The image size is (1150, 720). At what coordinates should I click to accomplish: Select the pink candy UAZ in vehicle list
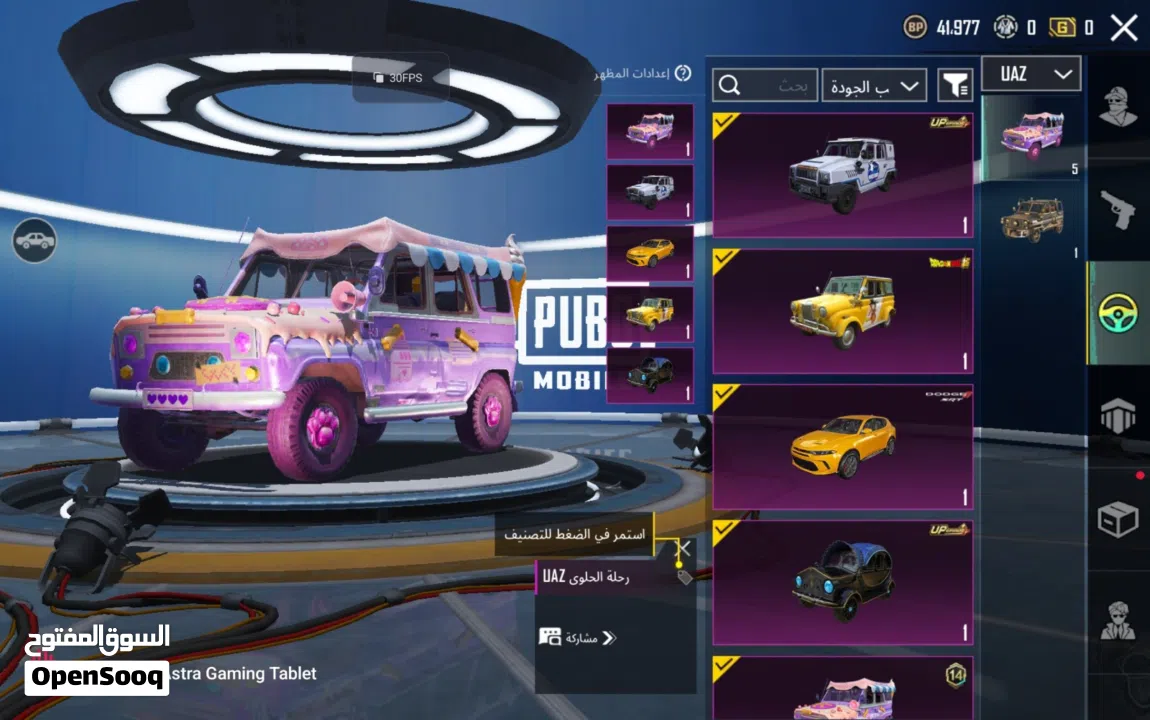[1031, 137]
